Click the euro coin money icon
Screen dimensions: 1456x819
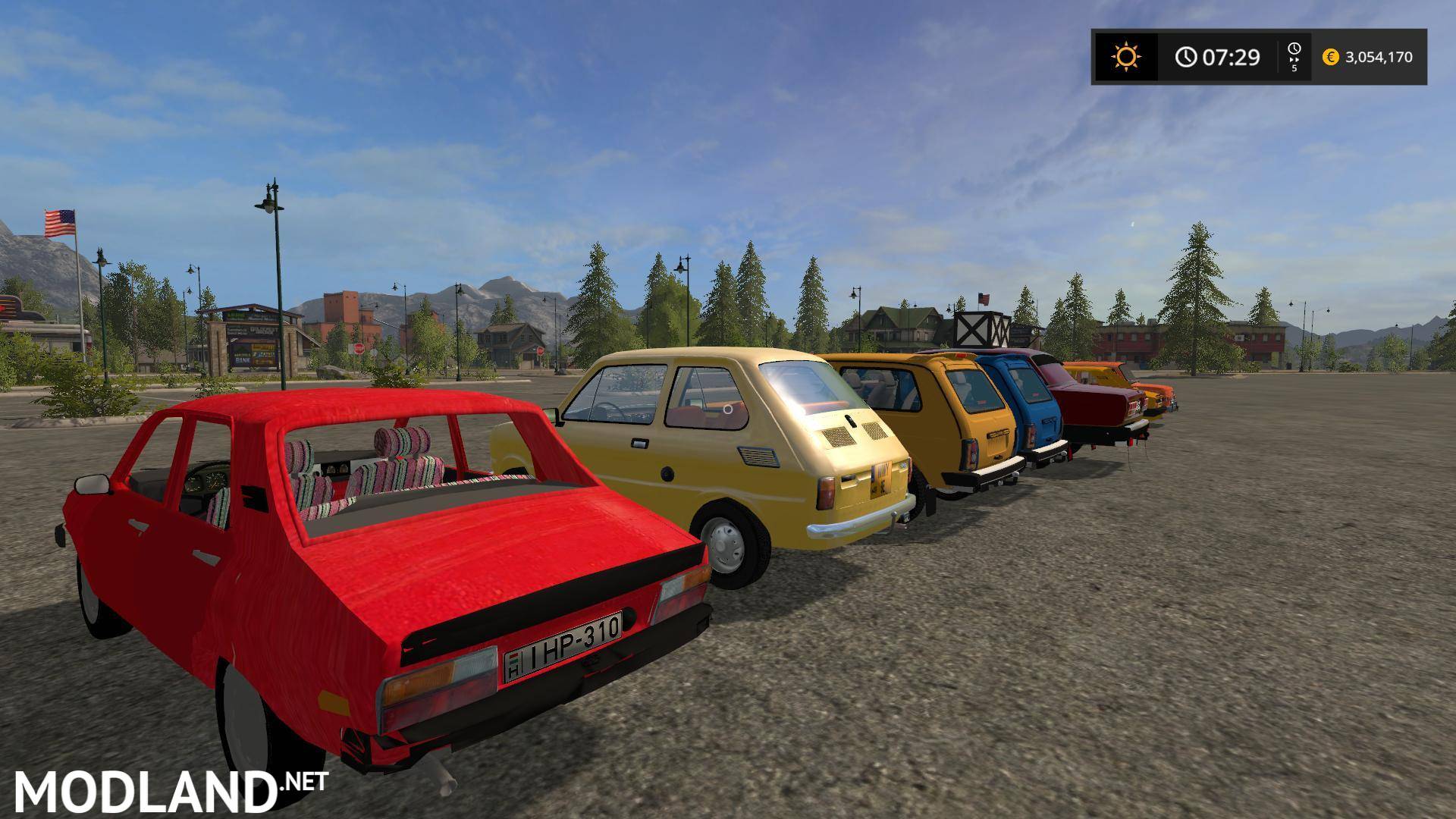1330,56
